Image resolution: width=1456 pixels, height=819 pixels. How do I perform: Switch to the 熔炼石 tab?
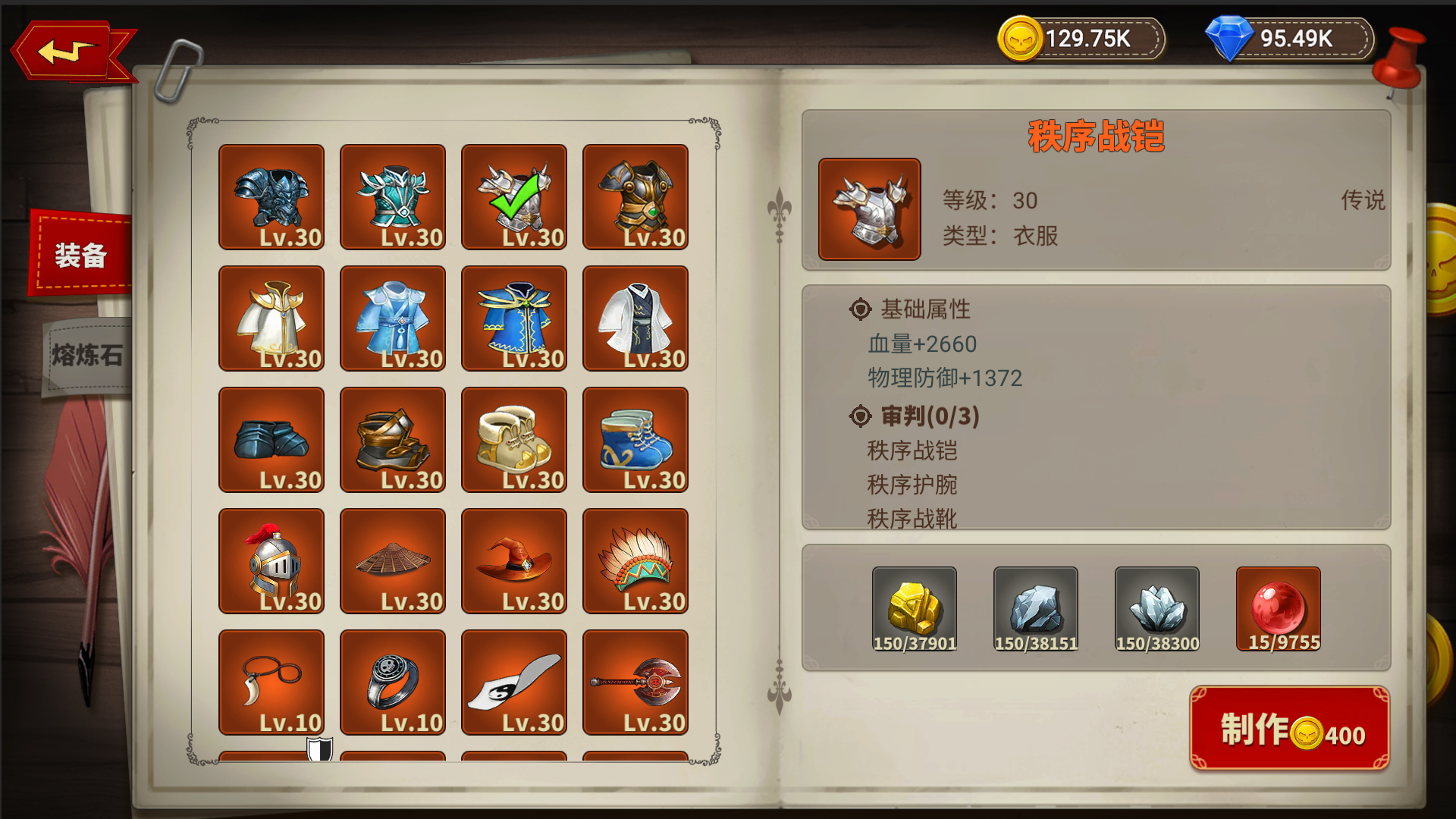(83, 356)
